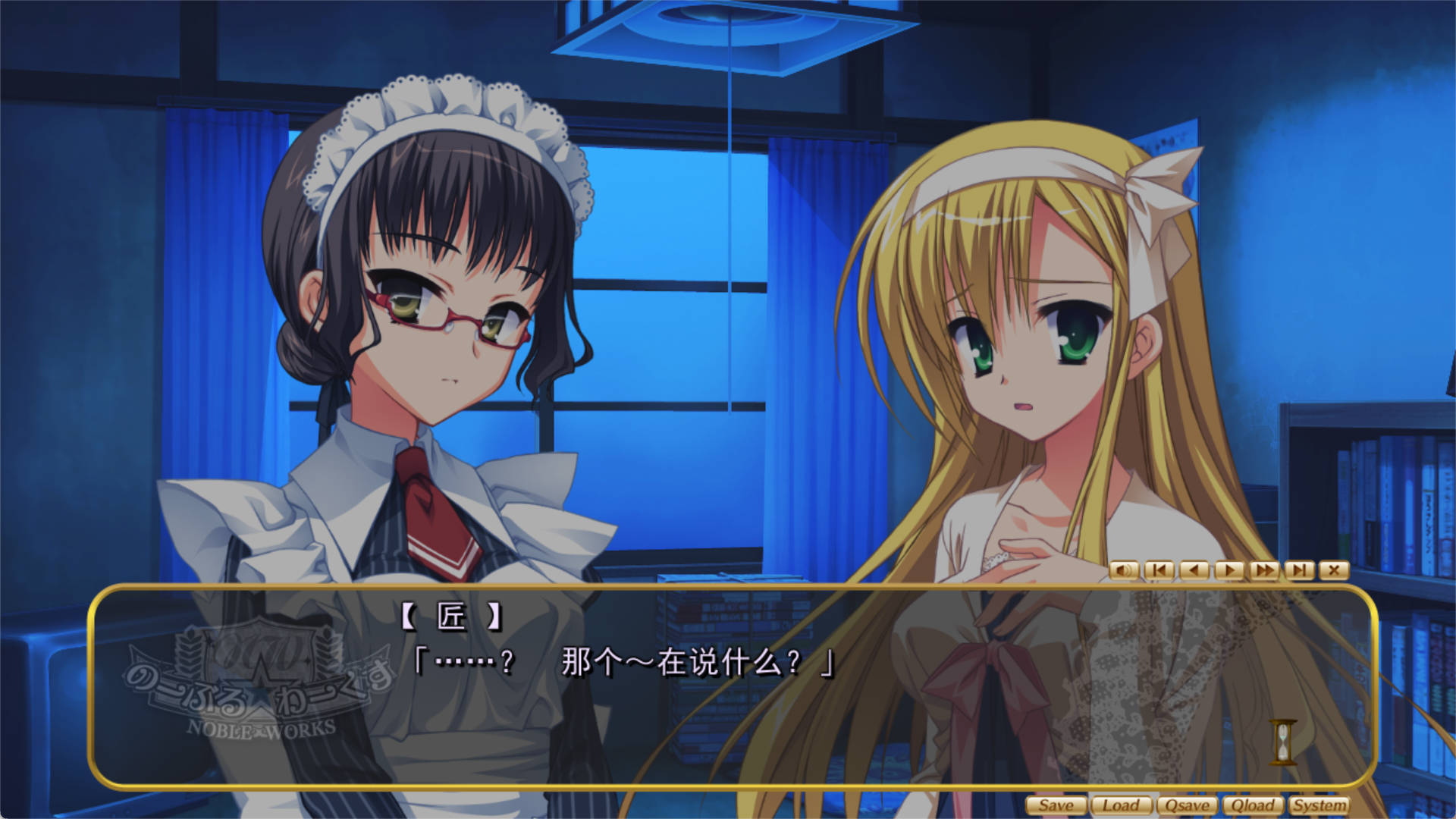Screen dimensions: 1456x819
Task: Hide the dialogue box with the X button
Action: point(1334,570)
